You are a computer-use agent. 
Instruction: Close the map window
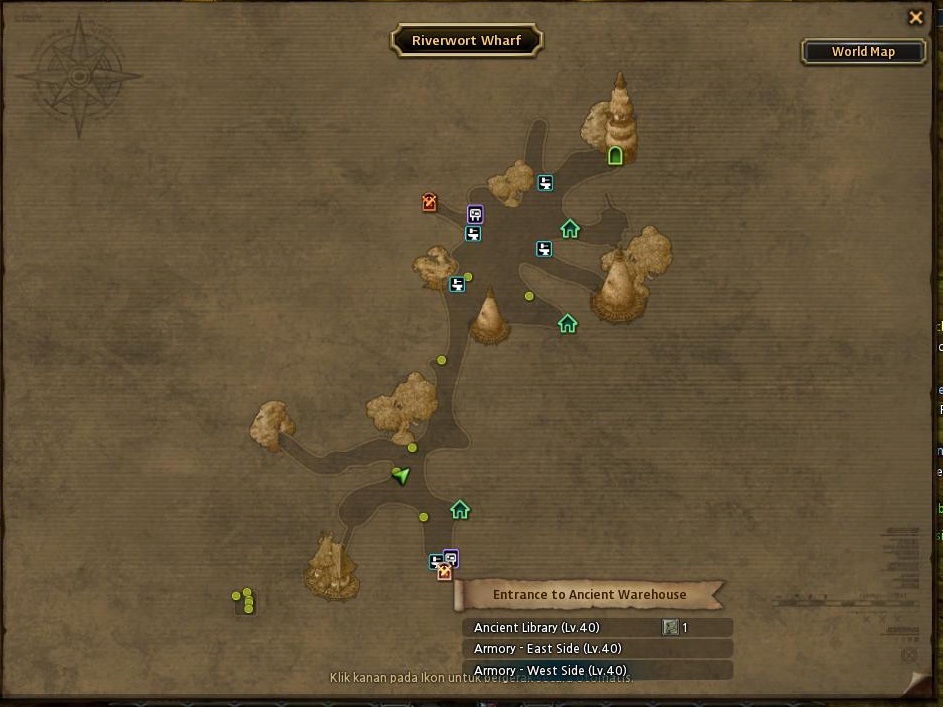click(915, 17)
